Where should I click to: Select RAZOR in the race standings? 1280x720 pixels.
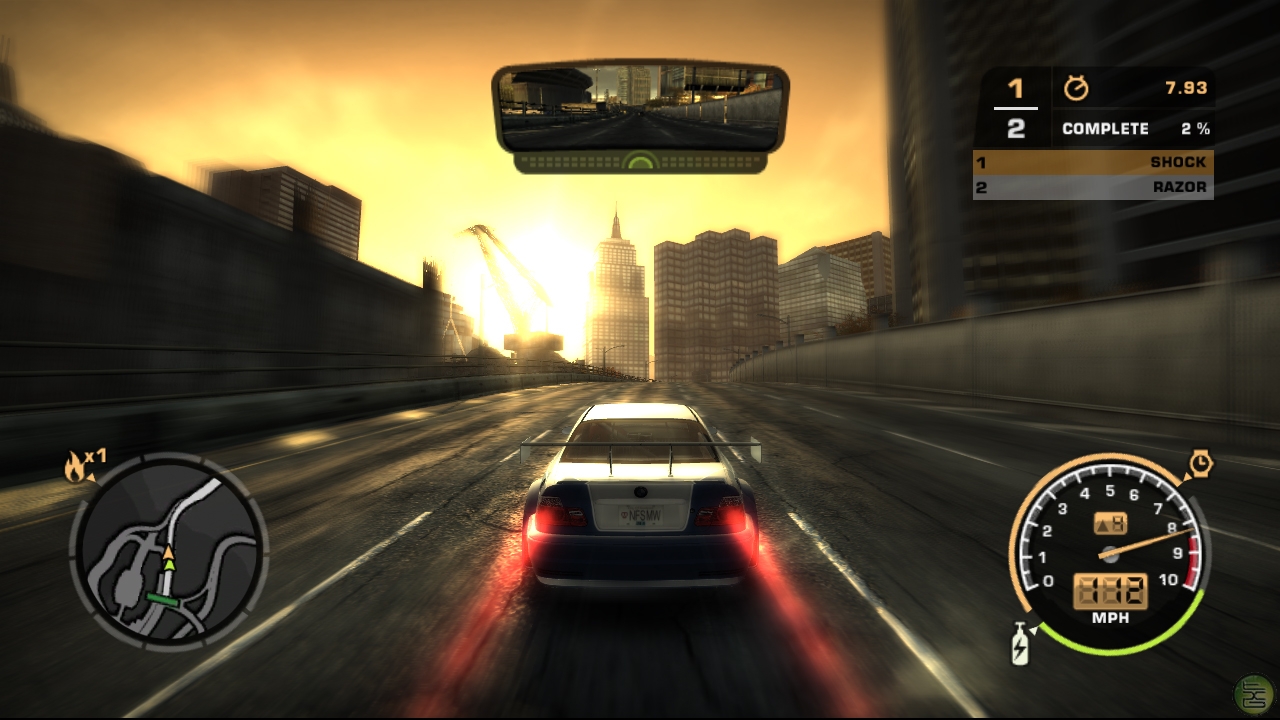click(1093, 187)
